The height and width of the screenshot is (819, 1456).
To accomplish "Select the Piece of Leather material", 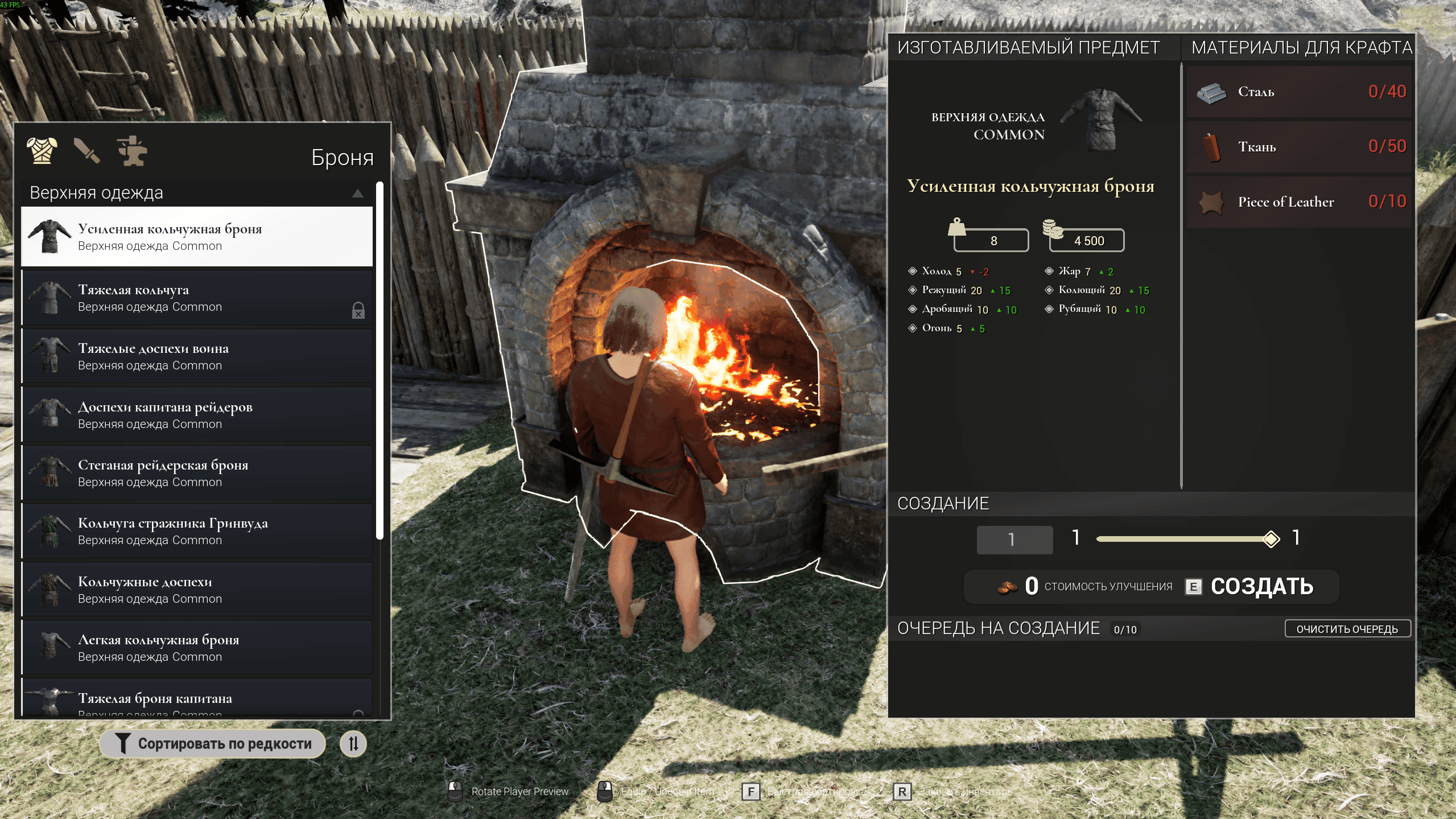I will (1300, 202).
